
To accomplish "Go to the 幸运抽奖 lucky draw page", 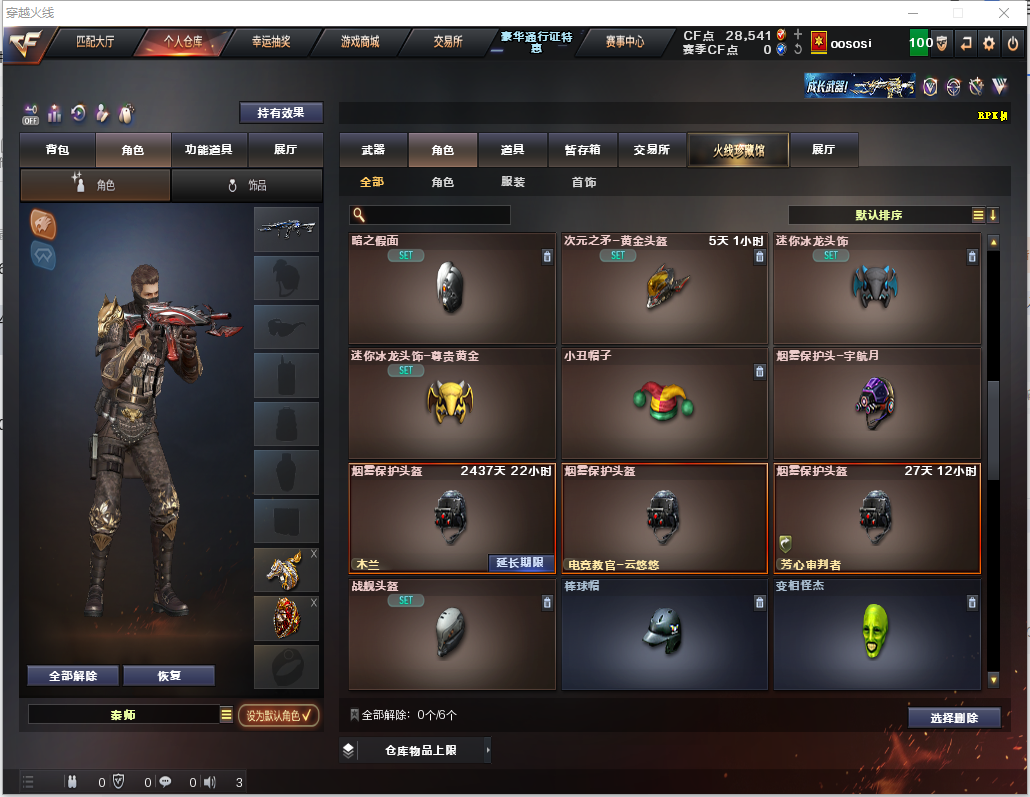I will tap(271, 42).
